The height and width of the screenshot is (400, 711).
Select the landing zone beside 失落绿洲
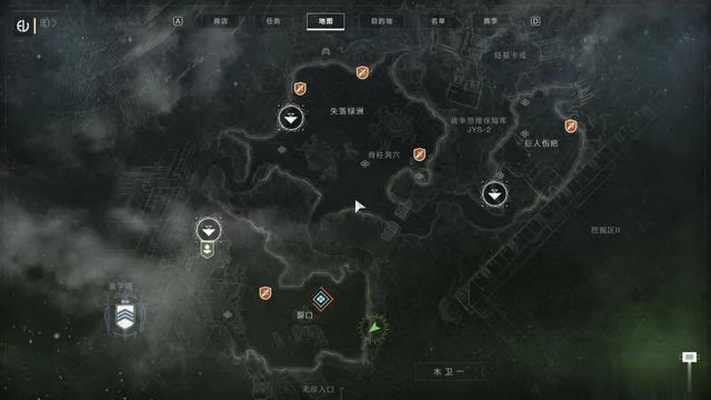(290, 119)
